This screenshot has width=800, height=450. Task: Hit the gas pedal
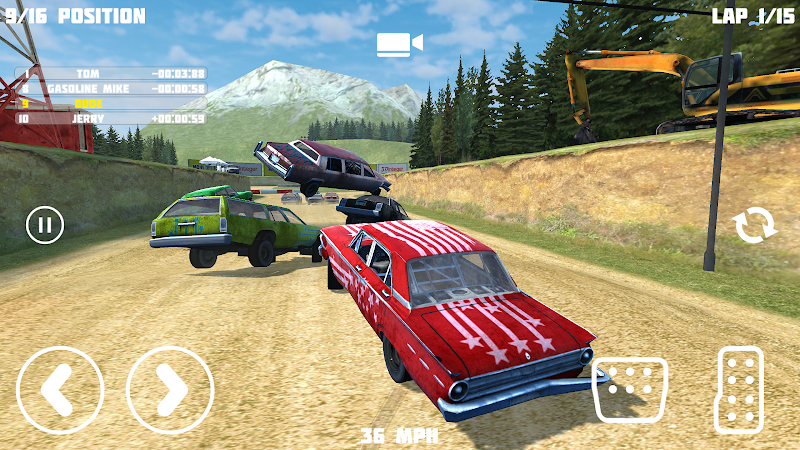pyautogui.click(x=740, y=389)
